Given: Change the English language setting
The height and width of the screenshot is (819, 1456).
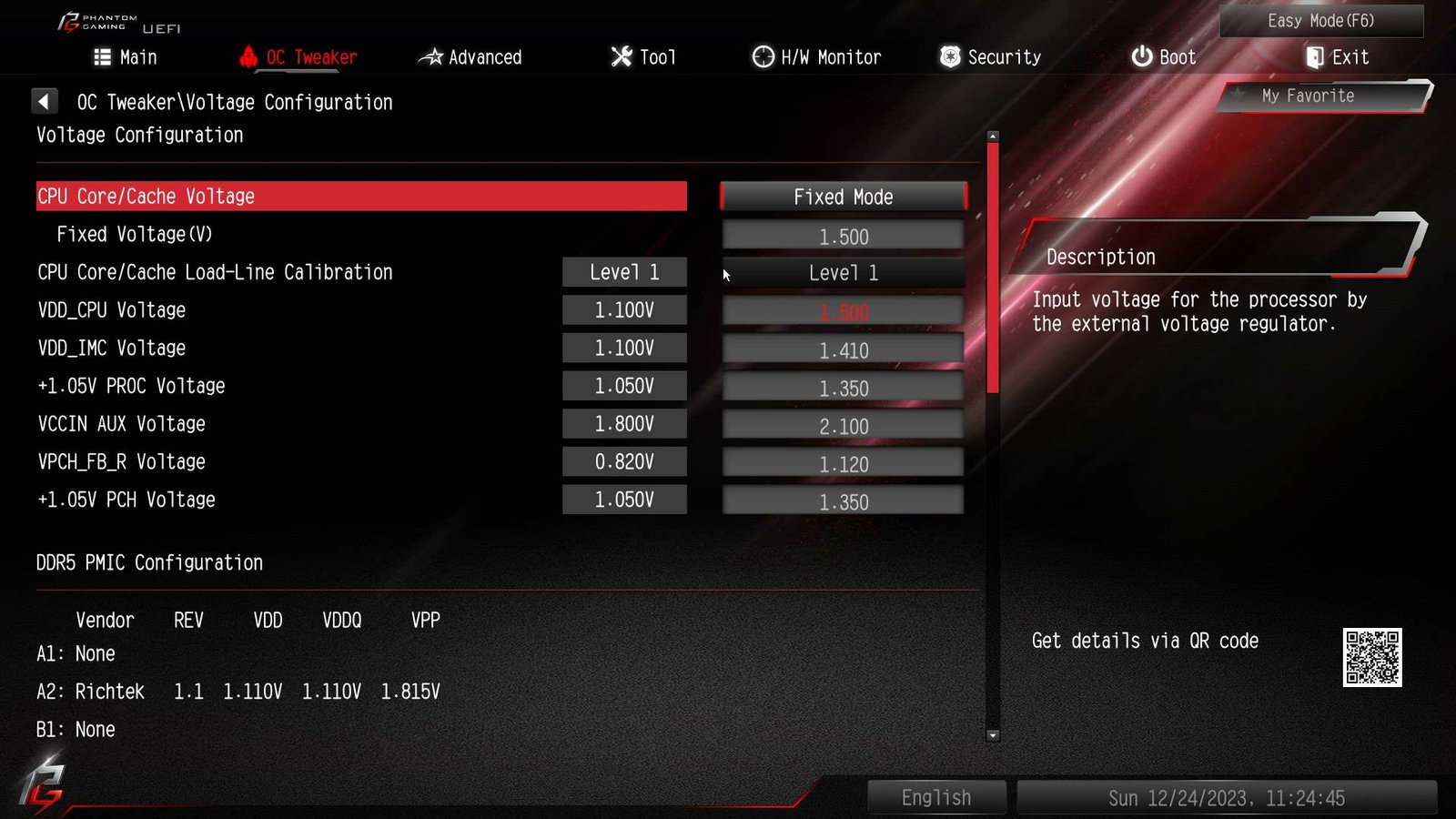Looking at the screenshot, I should tap(936, 798).
